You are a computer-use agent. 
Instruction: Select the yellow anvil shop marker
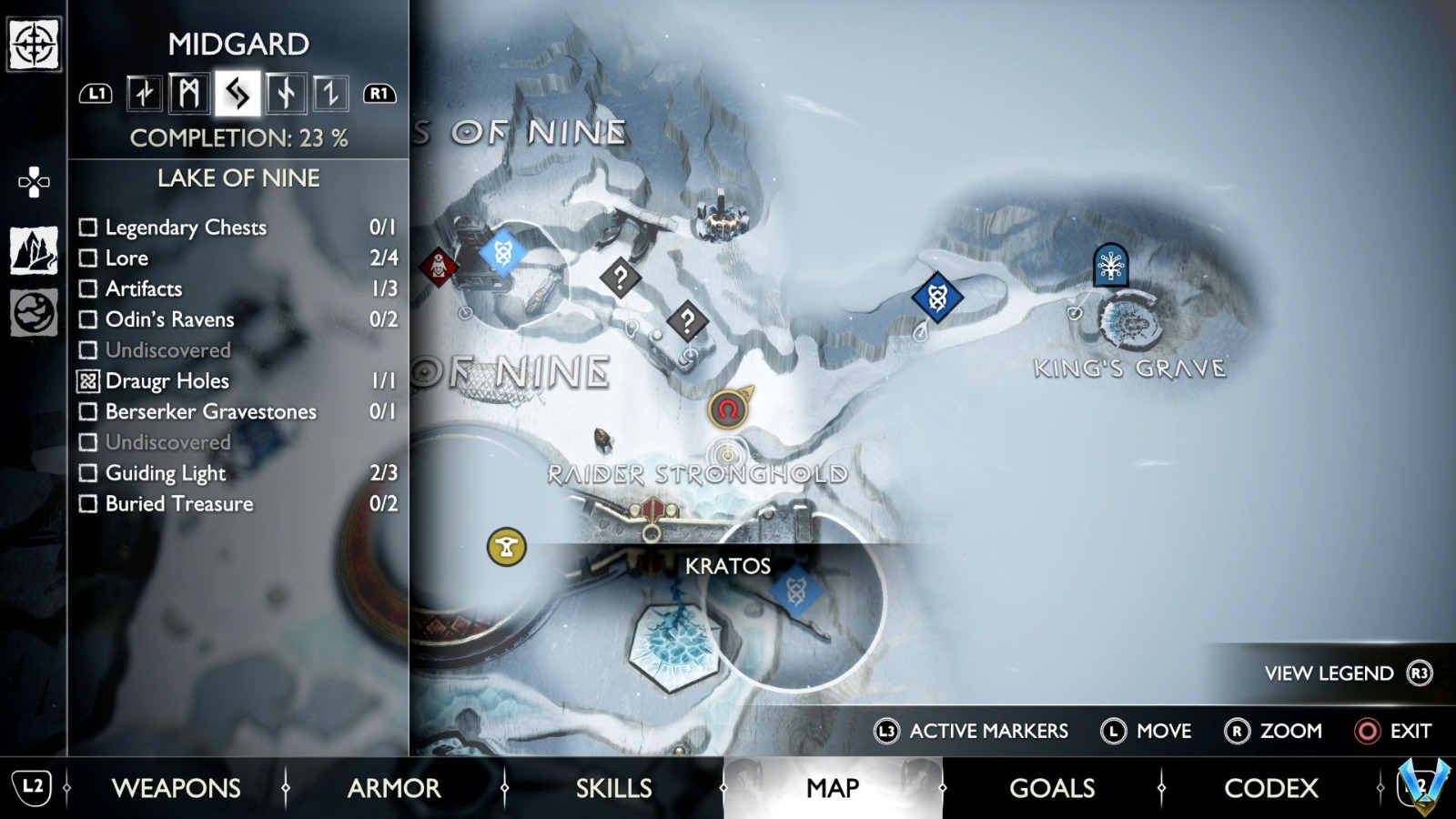507,547
